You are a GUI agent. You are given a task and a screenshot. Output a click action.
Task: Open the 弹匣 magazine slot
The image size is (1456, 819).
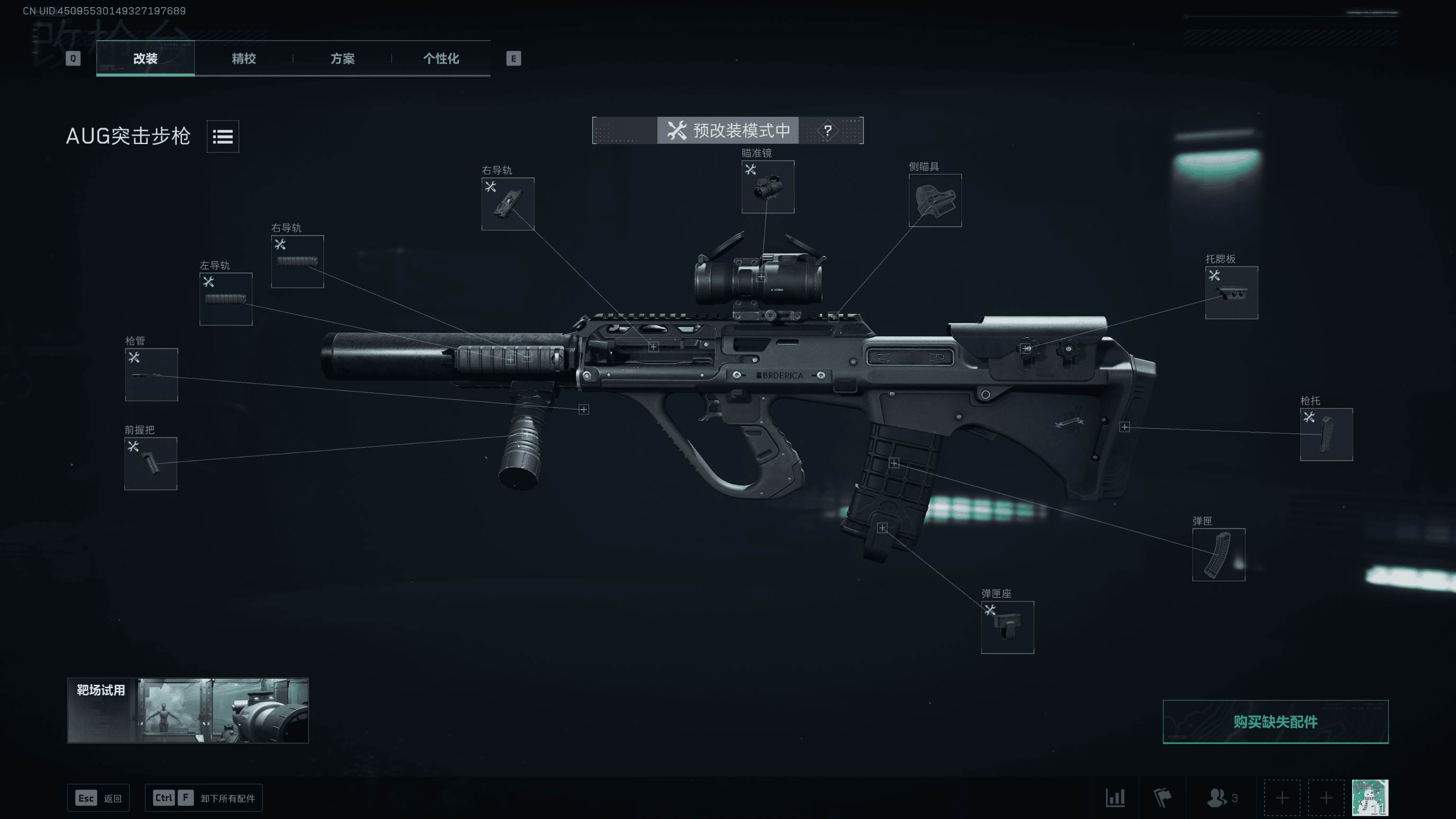click(1219, 555)
